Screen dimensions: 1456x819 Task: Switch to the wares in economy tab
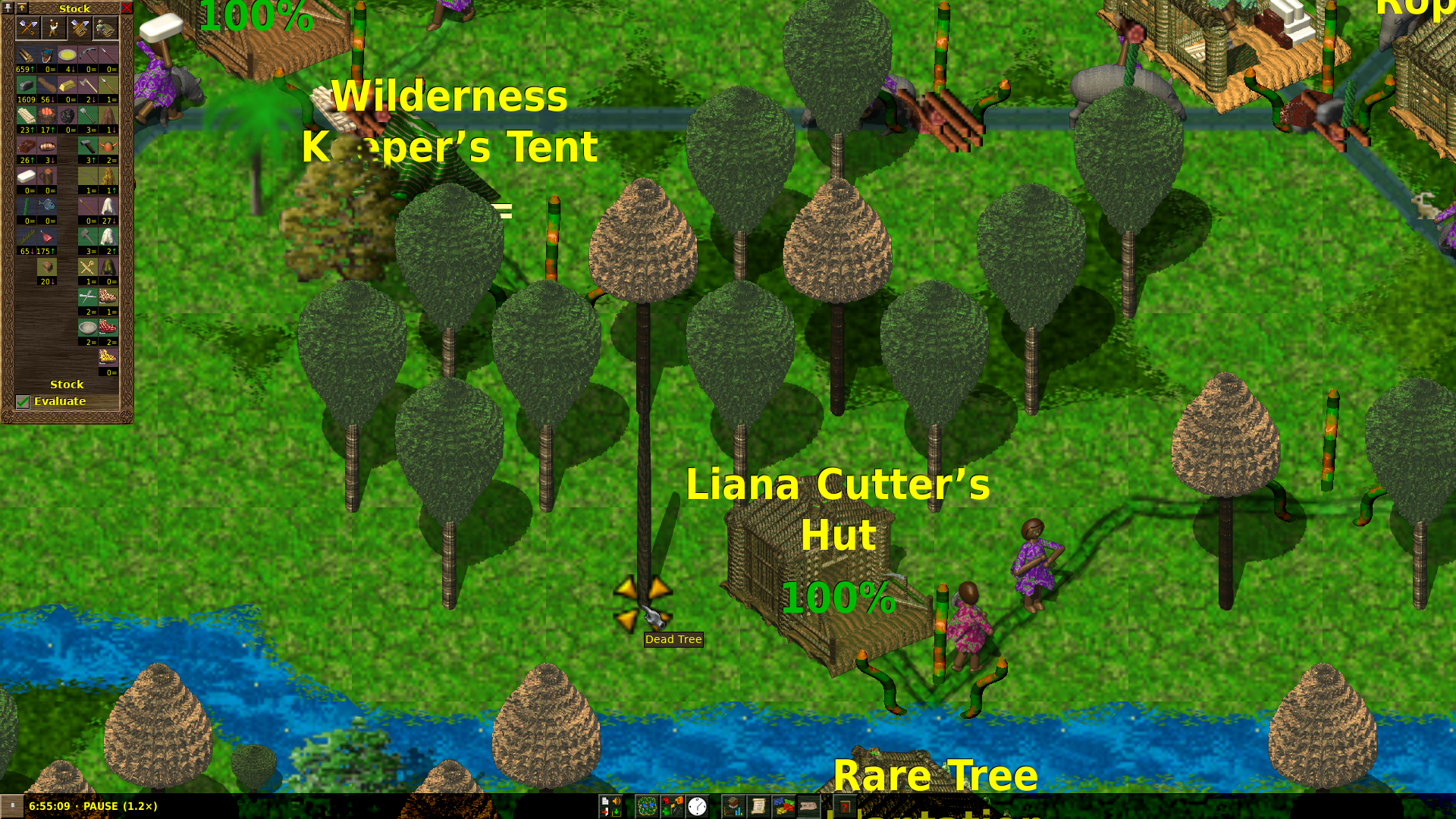(x=28, y=29)
